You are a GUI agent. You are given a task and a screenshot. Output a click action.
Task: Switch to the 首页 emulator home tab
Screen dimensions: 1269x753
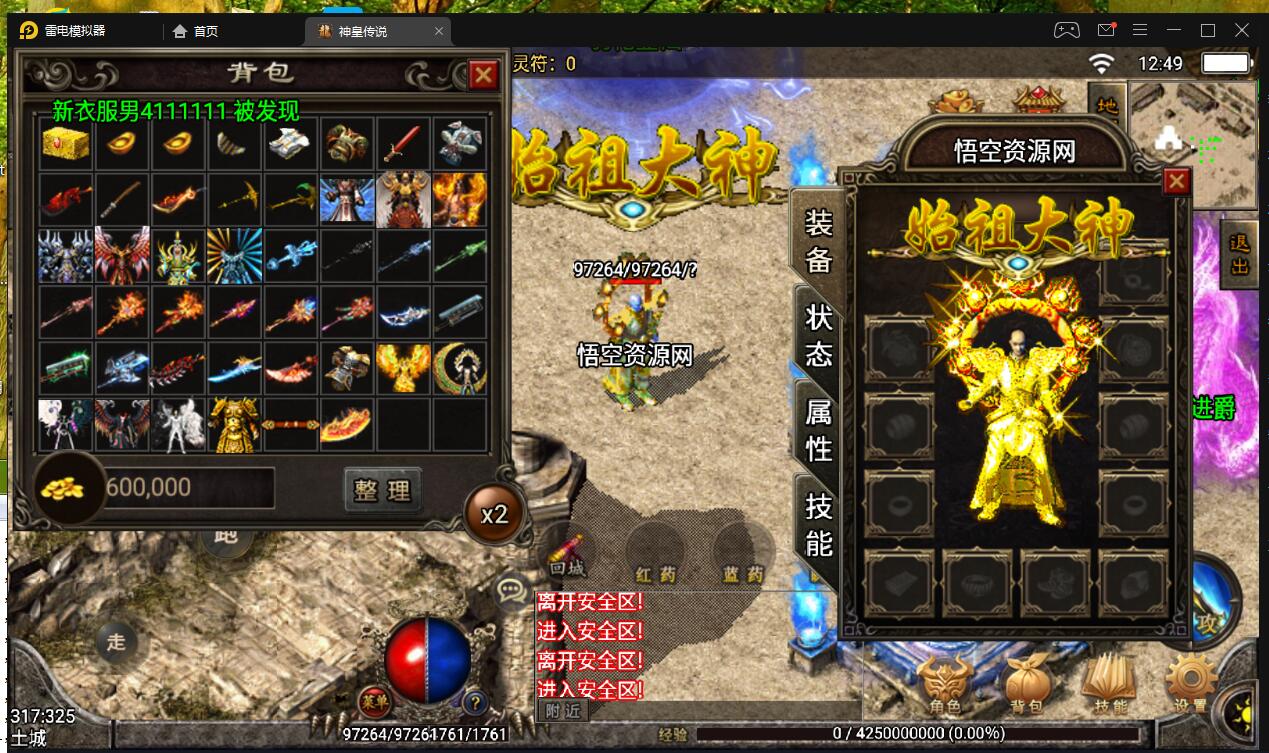(196, 31)
